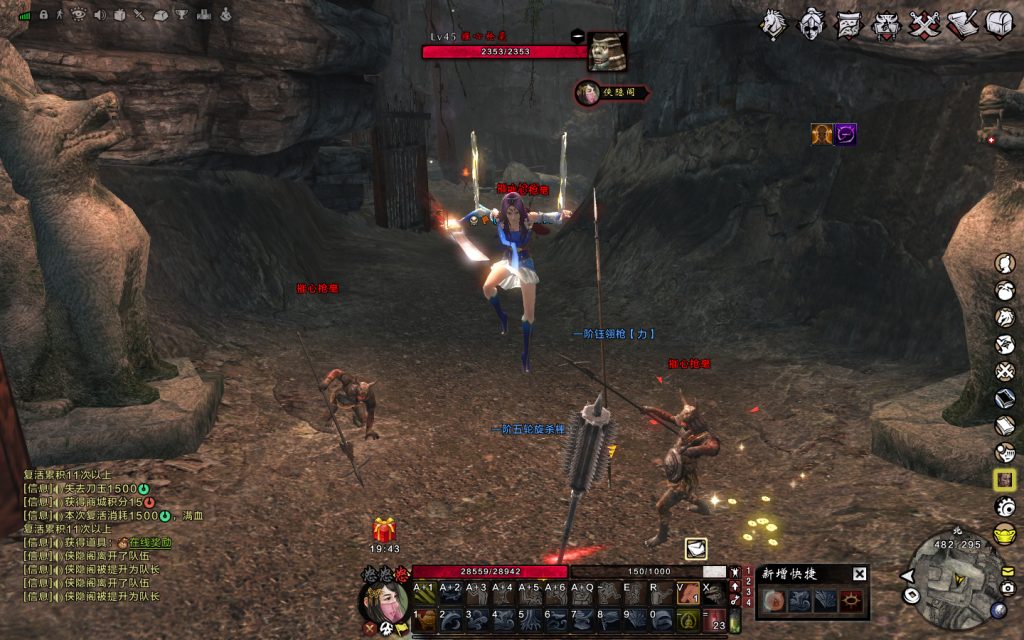
Task: Select the target enemy portrait
Action: [607, 50]
